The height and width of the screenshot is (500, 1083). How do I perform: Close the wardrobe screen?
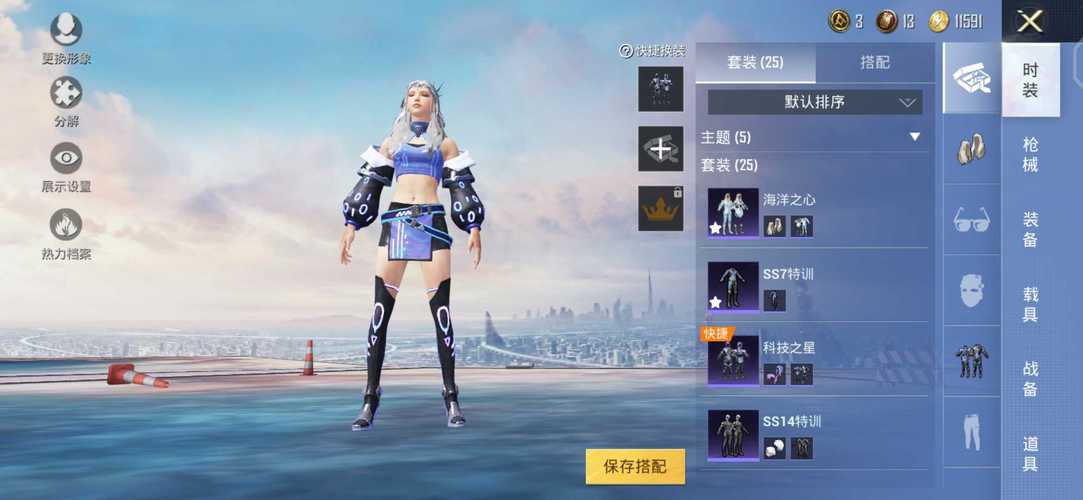[x=1030, y=21]
